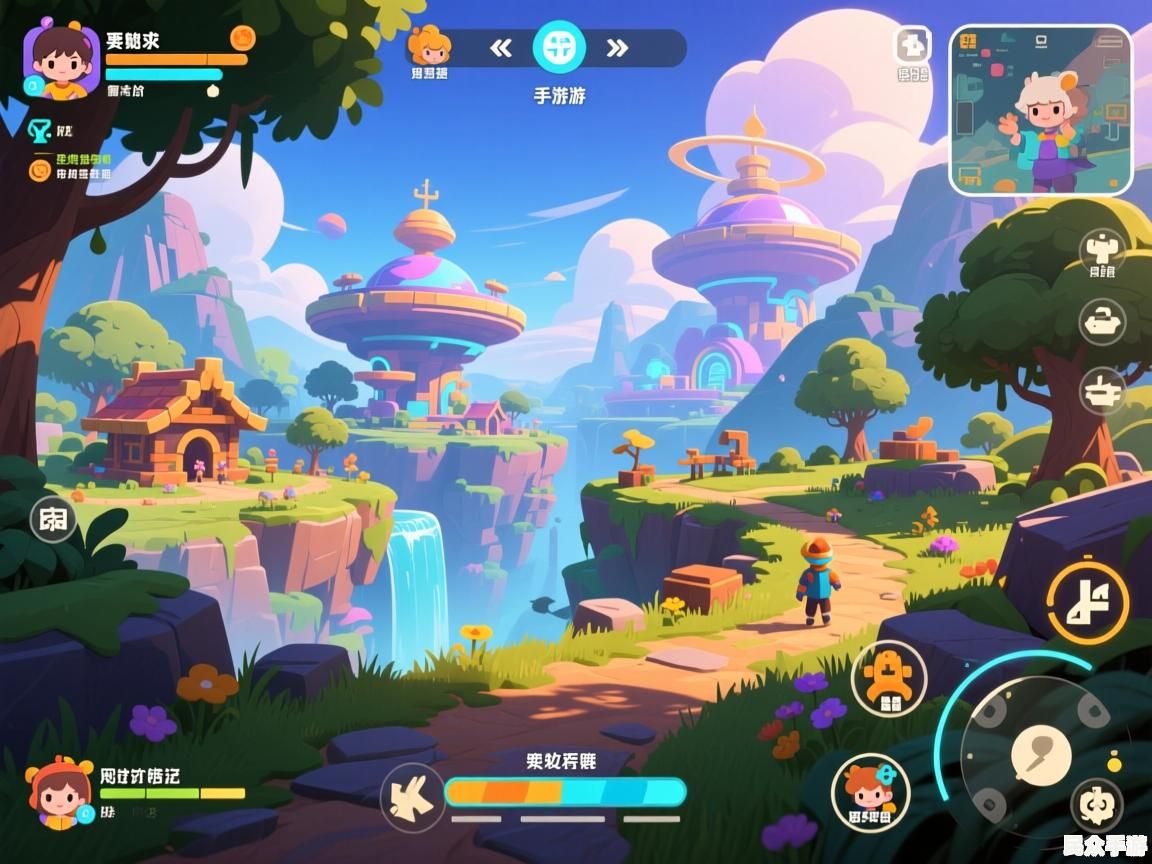Select the orange-haired character icon in the top bar

[429, 46]
